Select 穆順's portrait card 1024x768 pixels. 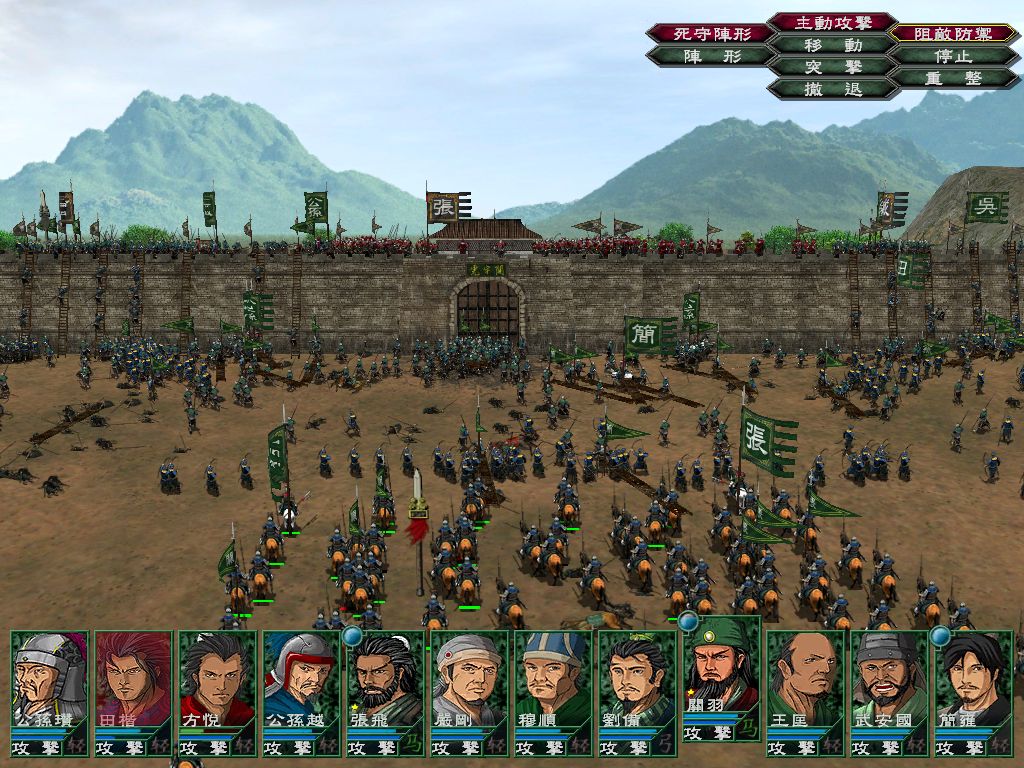point(553,680)
